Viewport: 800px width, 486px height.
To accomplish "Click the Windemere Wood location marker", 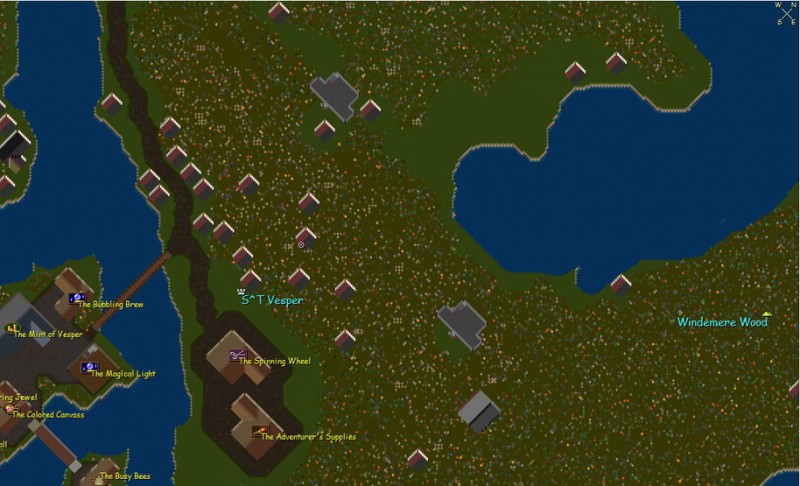I will [x=766, y=314].
